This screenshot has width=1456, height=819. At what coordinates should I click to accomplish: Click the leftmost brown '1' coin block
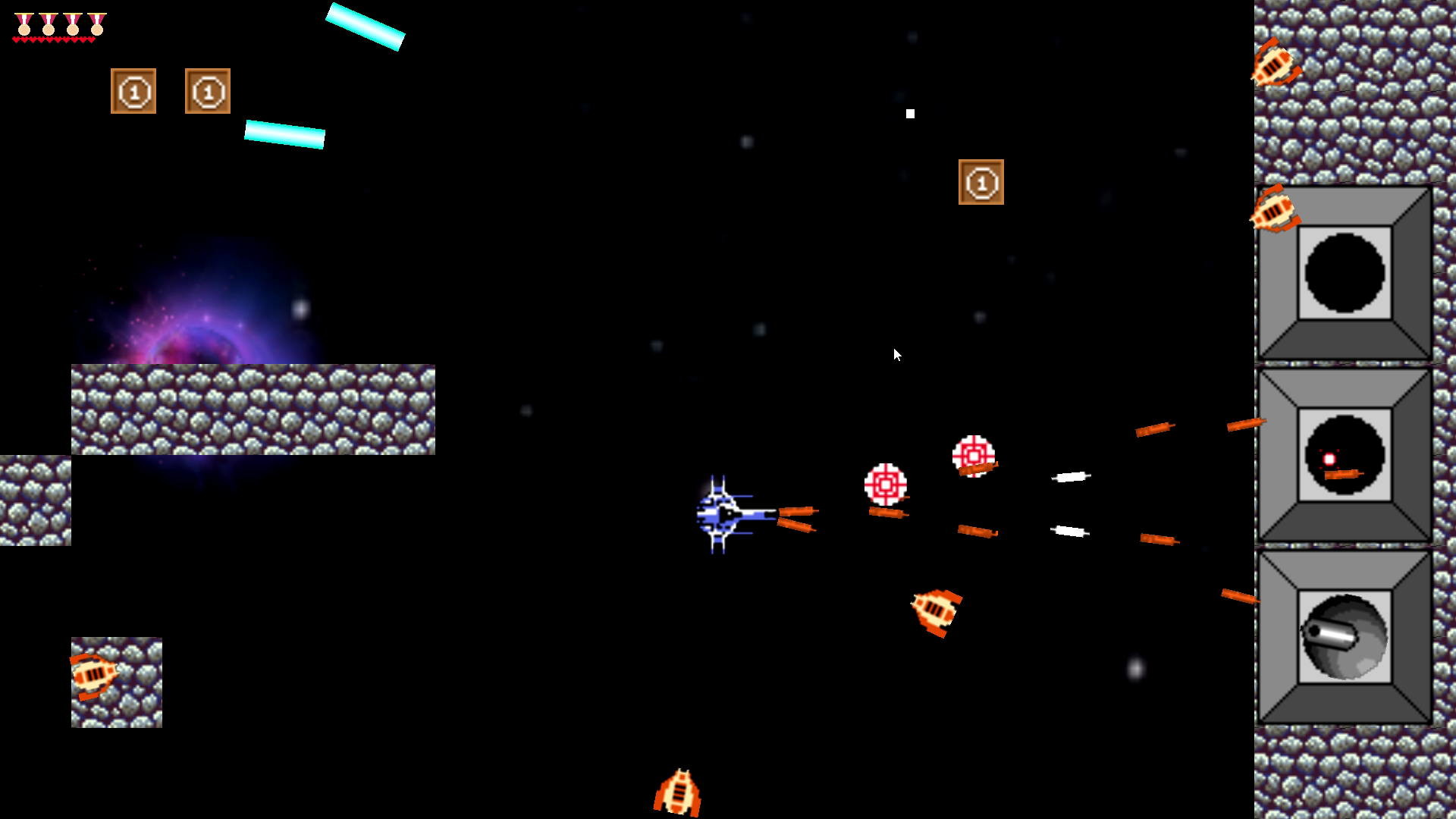(x=133, y=93)
